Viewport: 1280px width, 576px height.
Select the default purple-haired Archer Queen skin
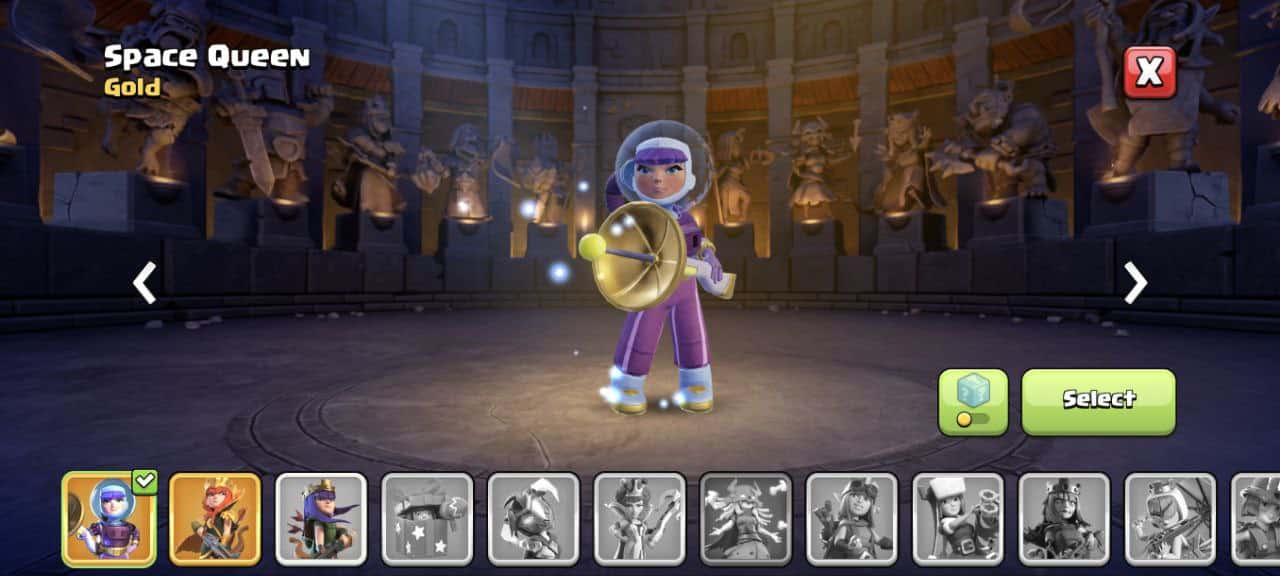point(321,519)
